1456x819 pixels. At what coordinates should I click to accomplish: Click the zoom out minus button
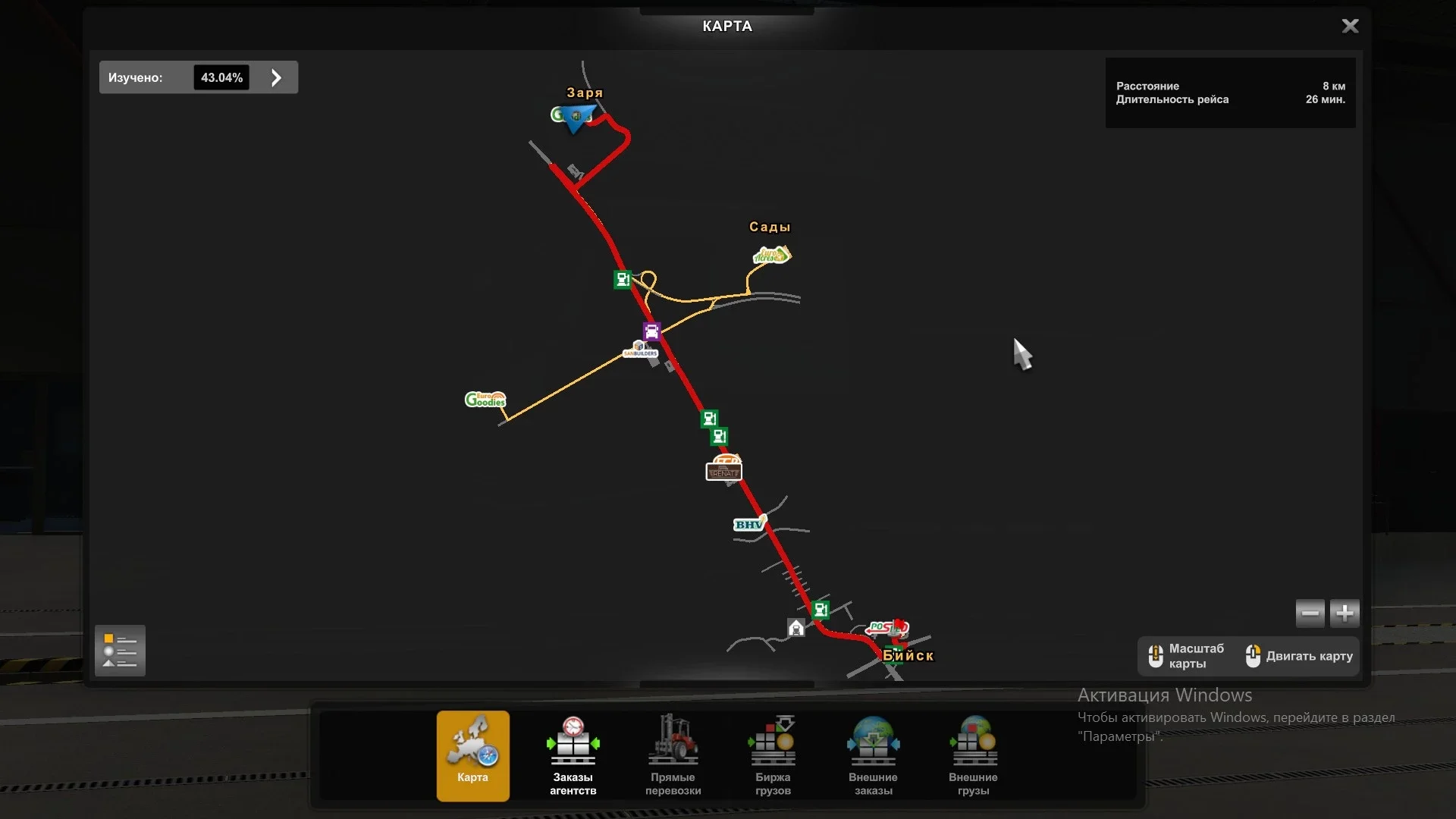tap(1310, 613)
